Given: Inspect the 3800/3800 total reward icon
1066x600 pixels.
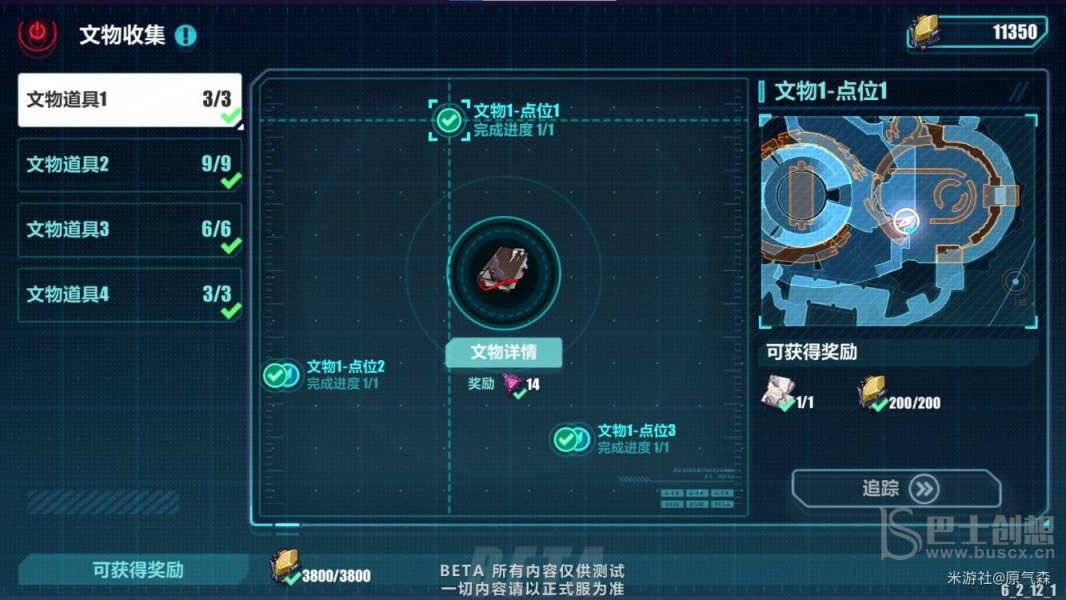Looking at the screenshot, I should pos(284,570).
